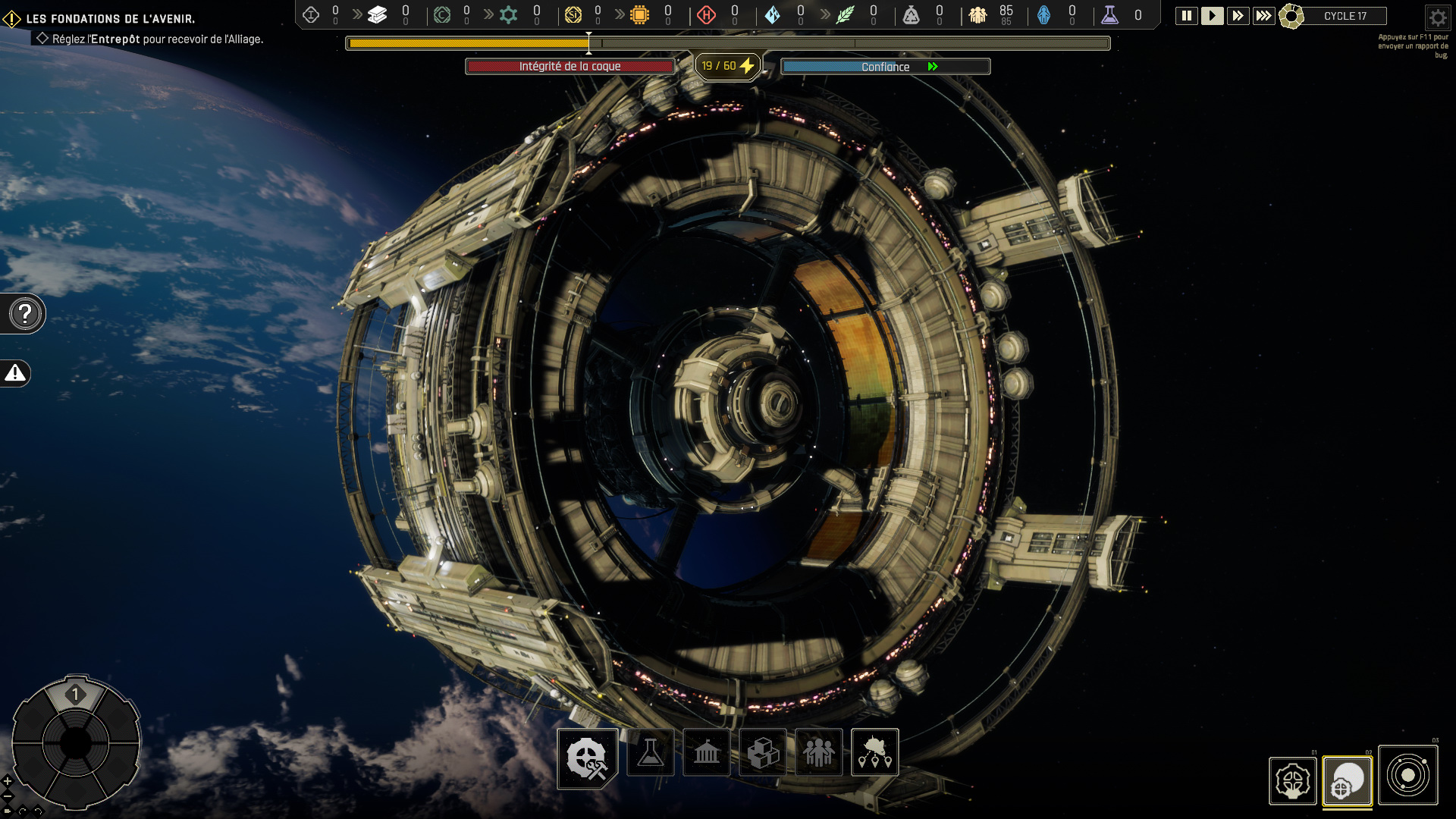Pause the game with the pause button
1456x819 pixels.
click(x=1187, y=16)
